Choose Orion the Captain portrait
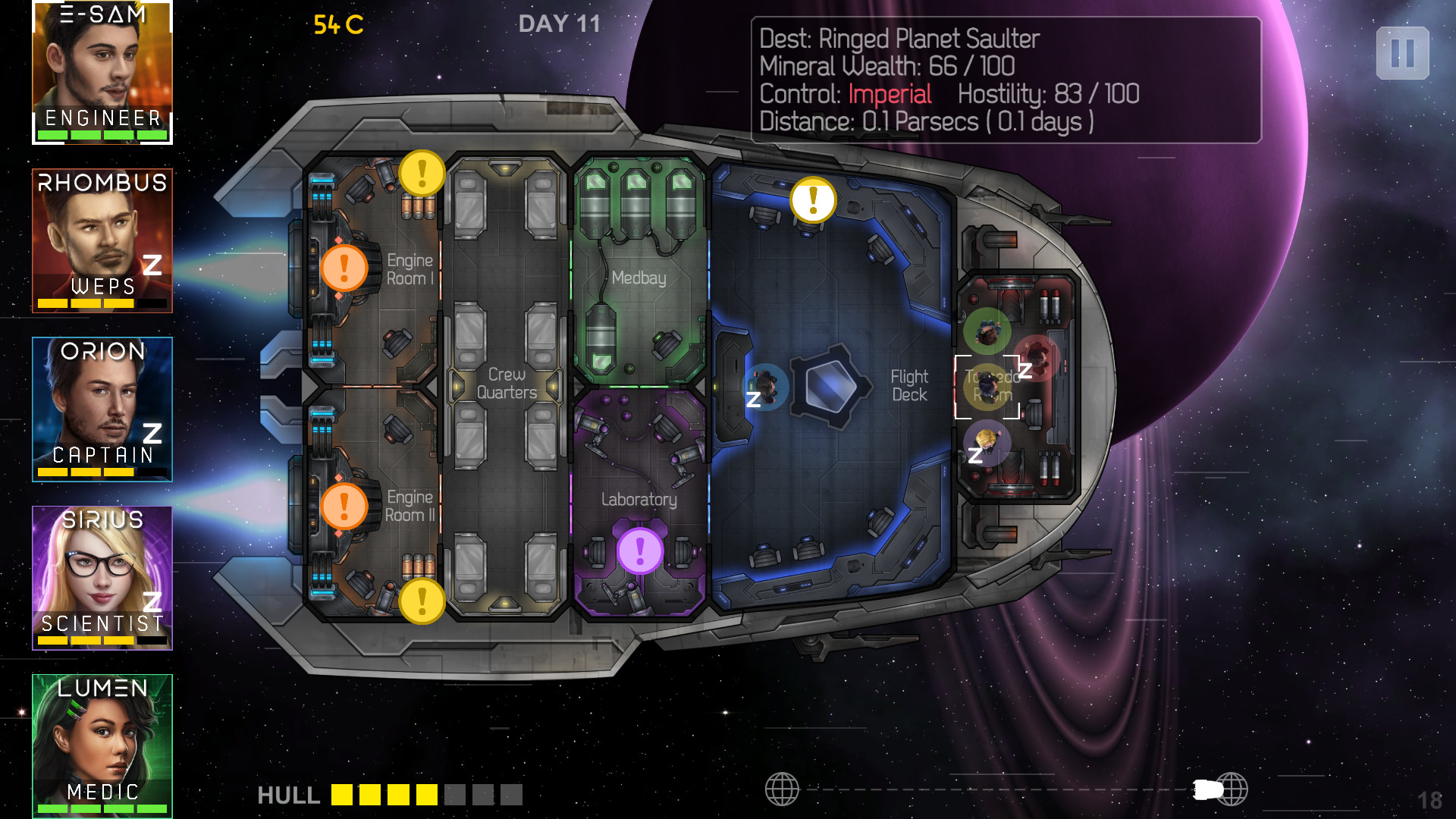 (102, 409)
